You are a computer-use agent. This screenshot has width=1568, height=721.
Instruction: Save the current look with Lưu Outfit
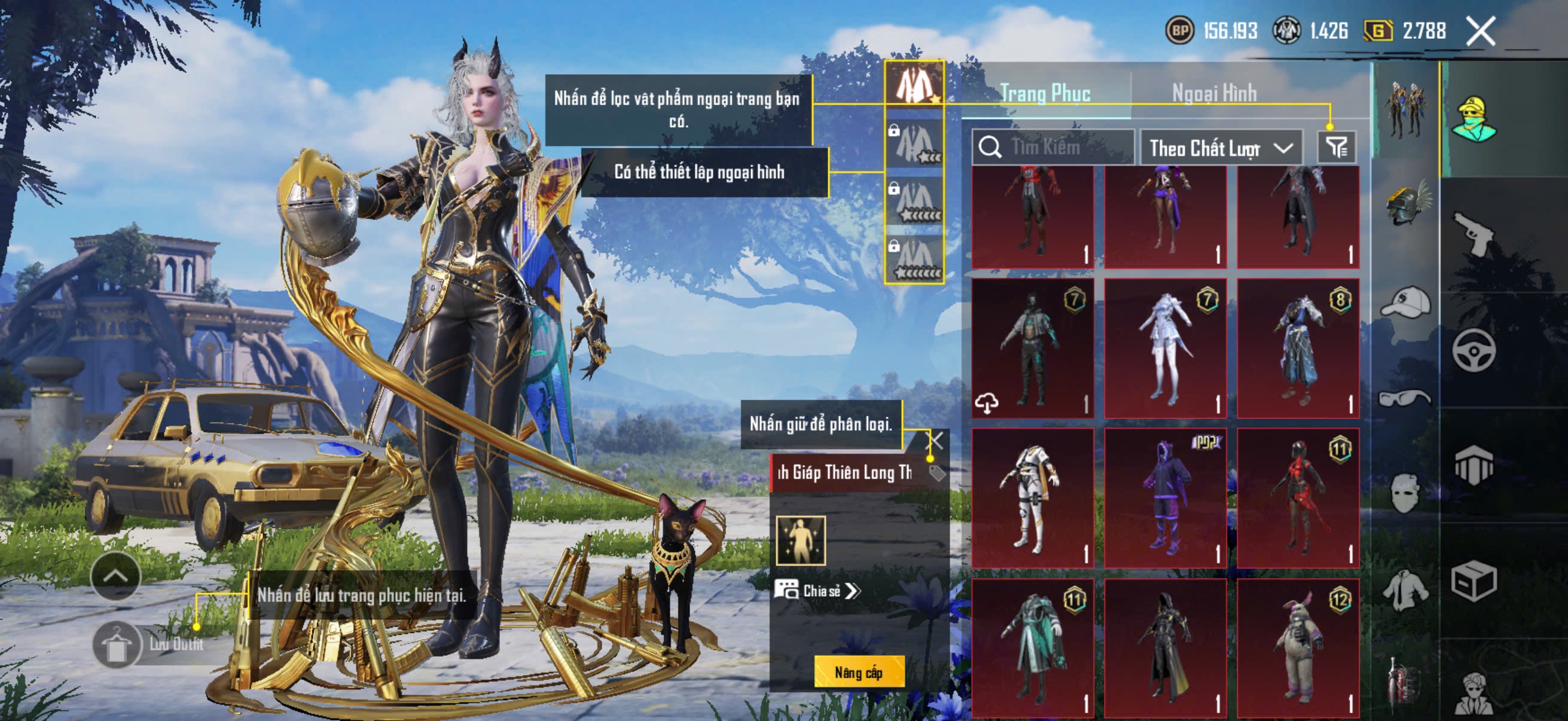point(117,645)
